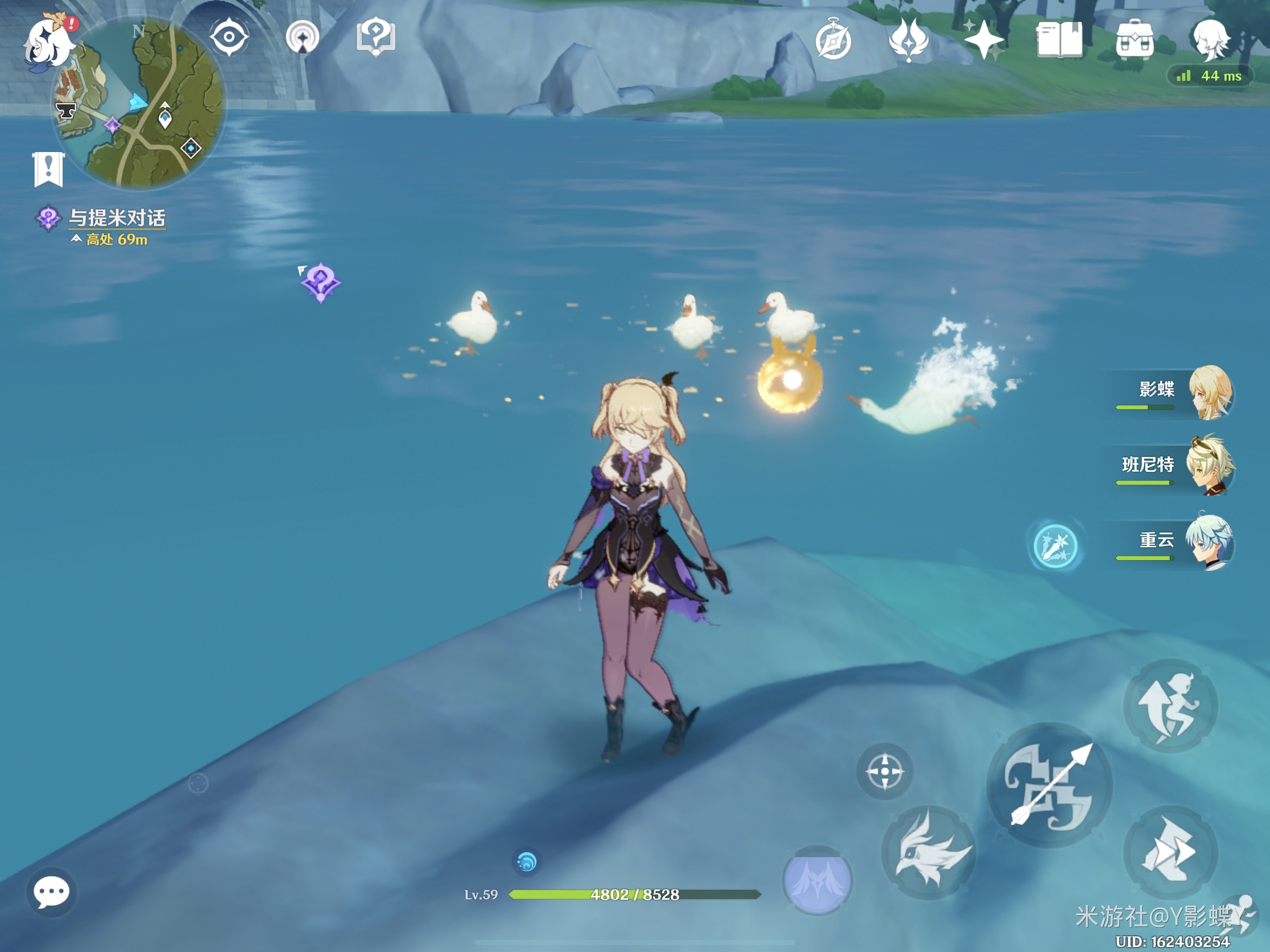Open the chat speech bubble
The image size is (1270, 952).
[x=52, y=892]
